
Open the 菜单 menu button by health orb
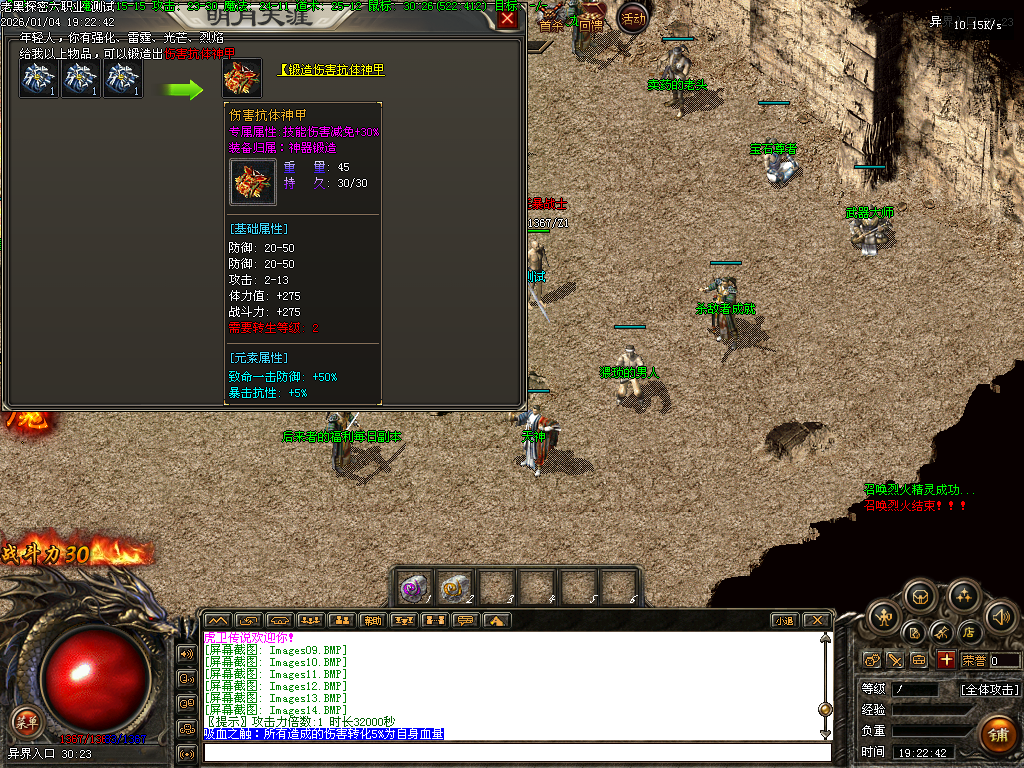point(24,720)
